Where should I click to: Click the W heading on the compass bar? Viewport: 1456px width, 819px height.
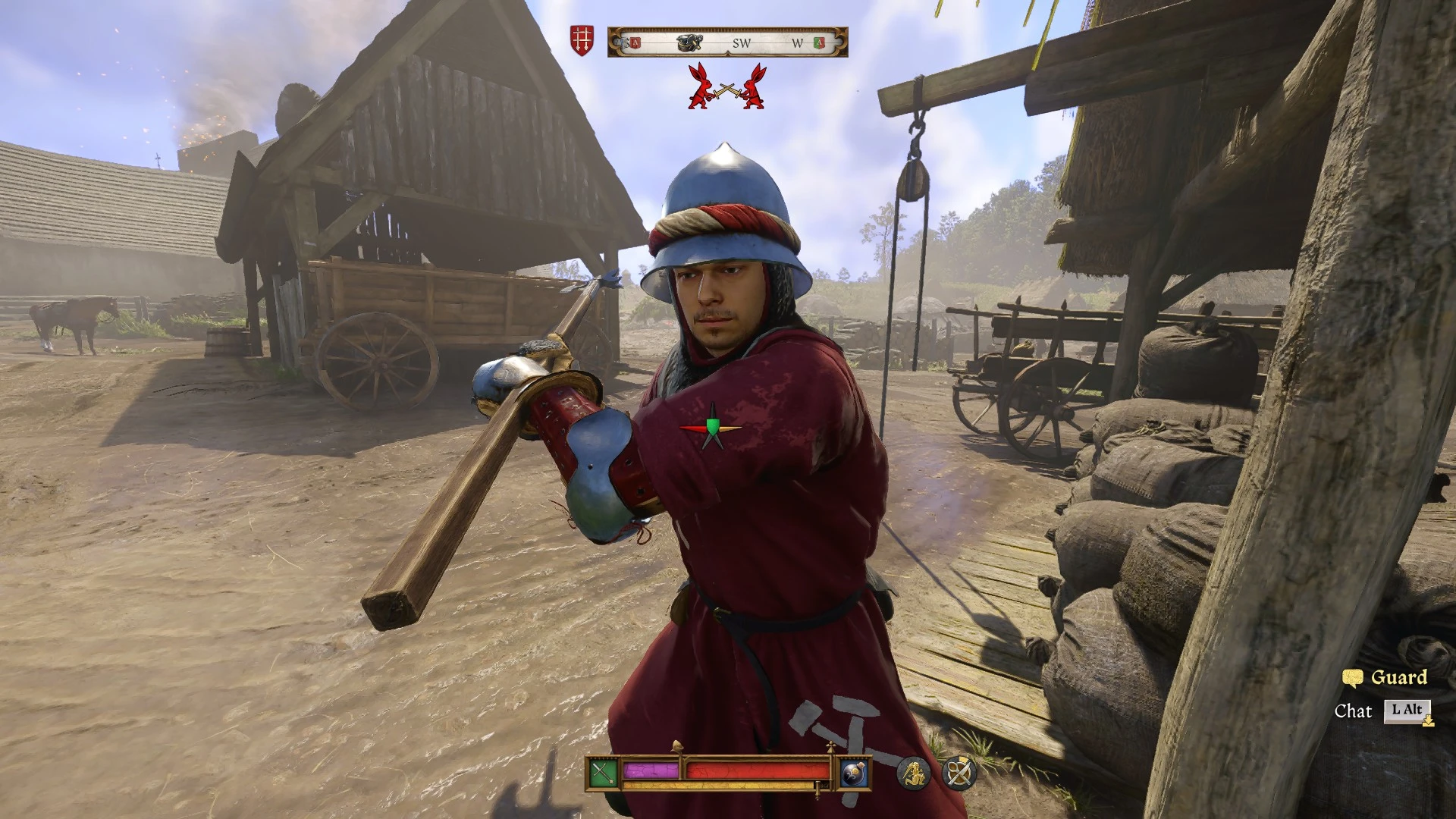click(x=797, y=42)
